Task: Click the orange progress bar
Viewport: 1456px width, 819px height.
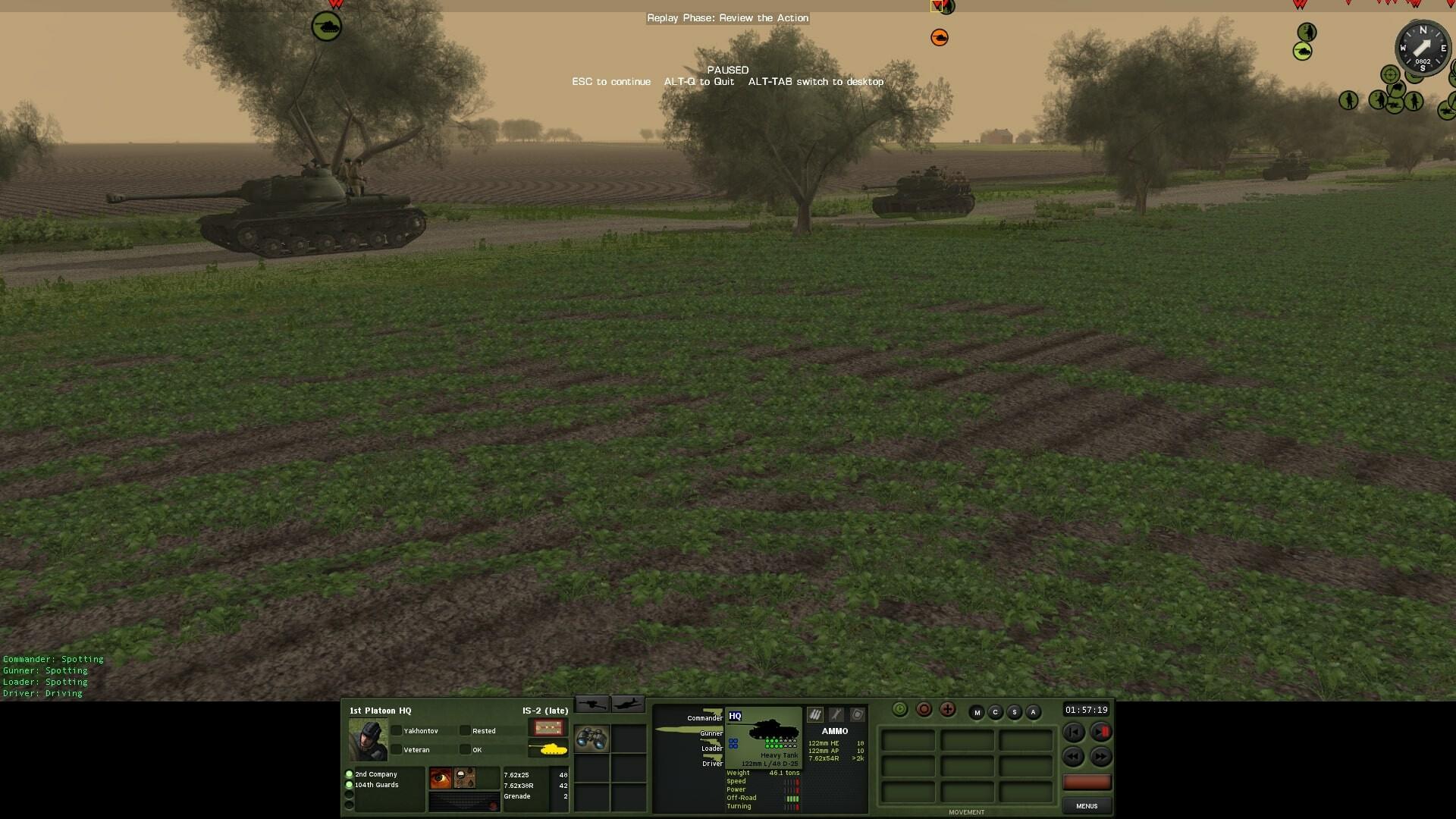Action: (1087, 782)
